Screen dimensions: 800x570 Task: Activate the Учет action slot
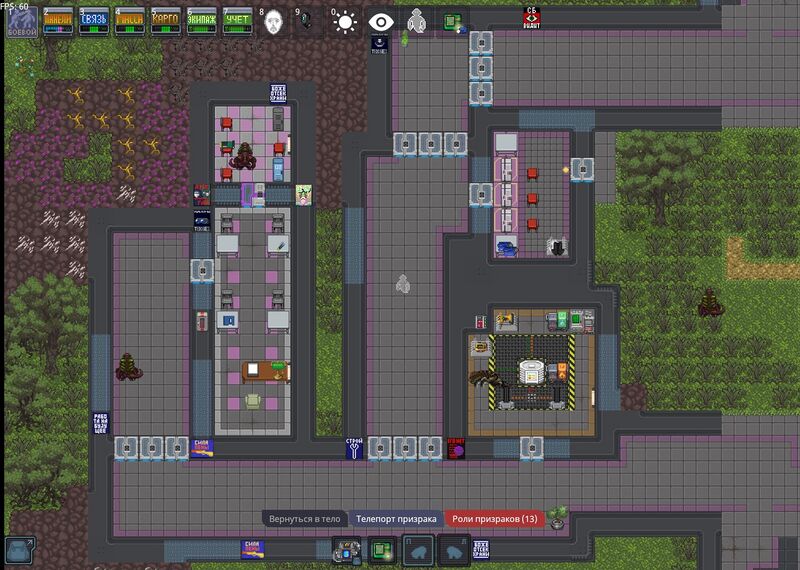point(237,21)
